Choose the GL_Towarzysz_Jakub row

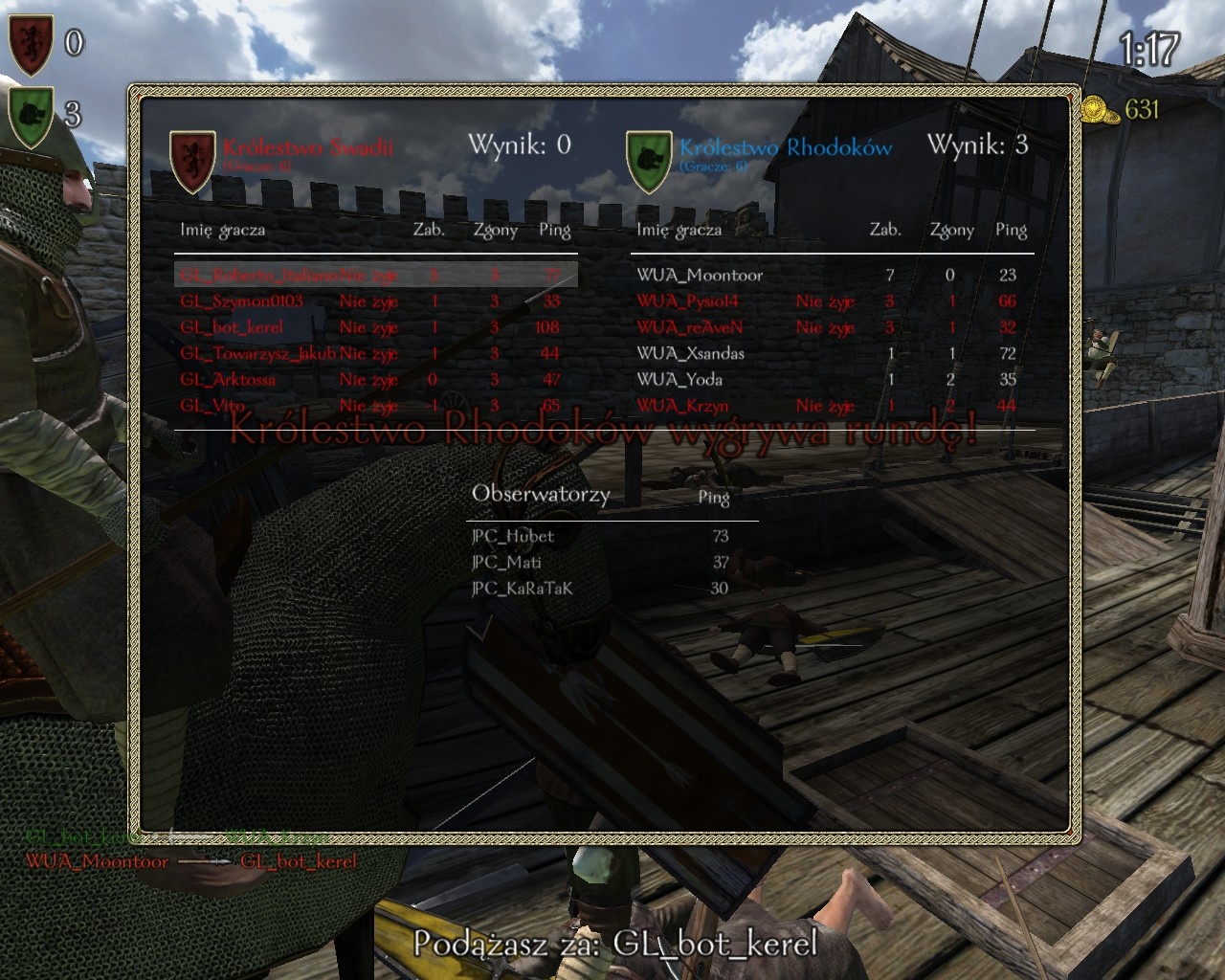[x=258, y=354]
